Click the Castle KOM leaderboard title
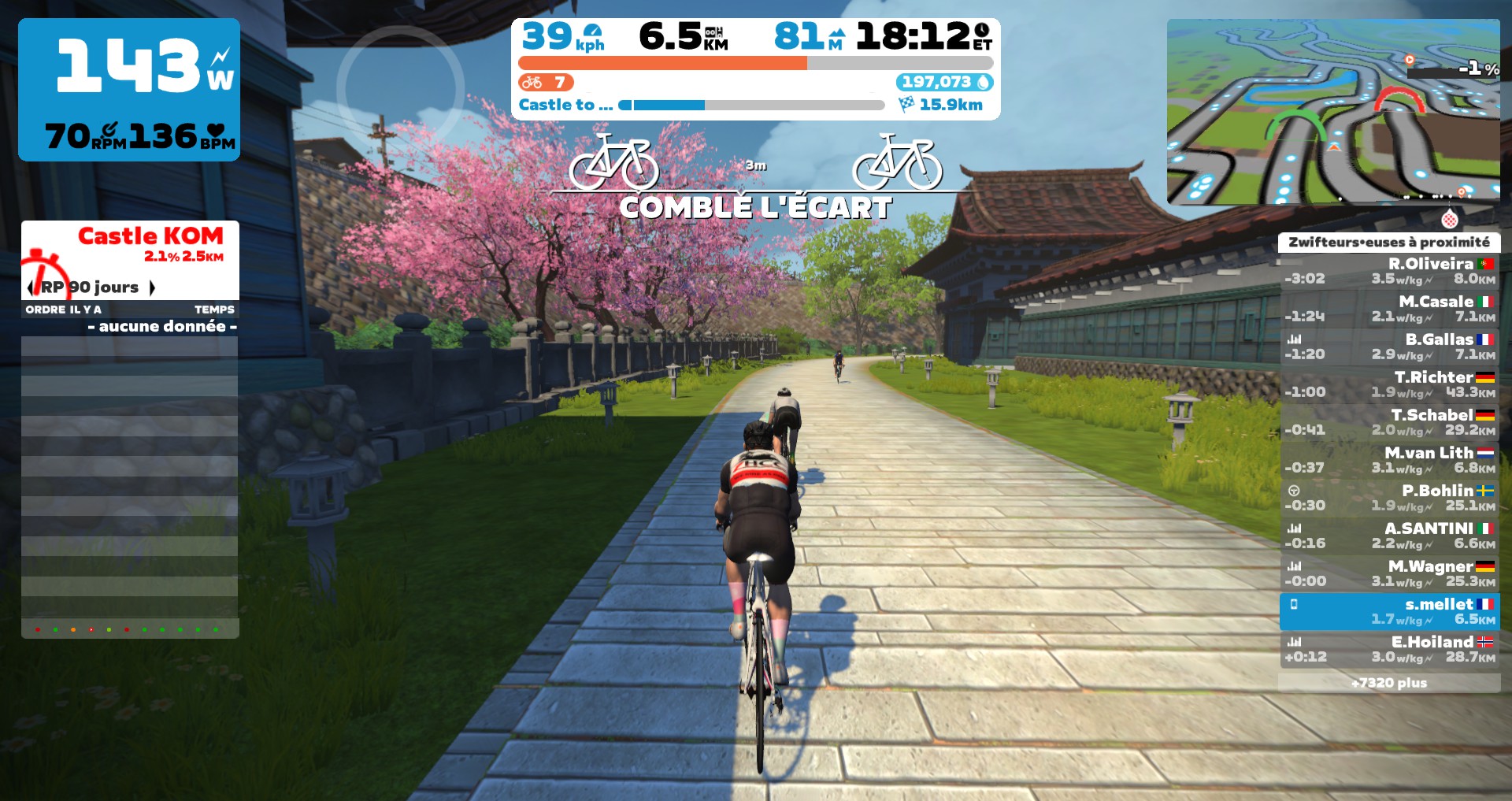 pyautogui.click(x=150, y=235)
